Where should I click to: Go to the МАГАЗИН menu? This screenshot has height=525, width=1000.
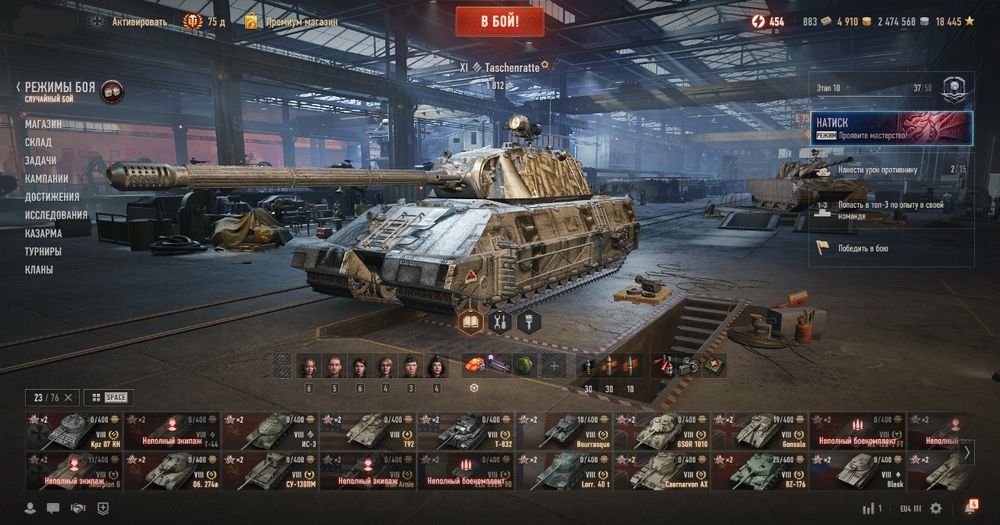click(43, 124)
